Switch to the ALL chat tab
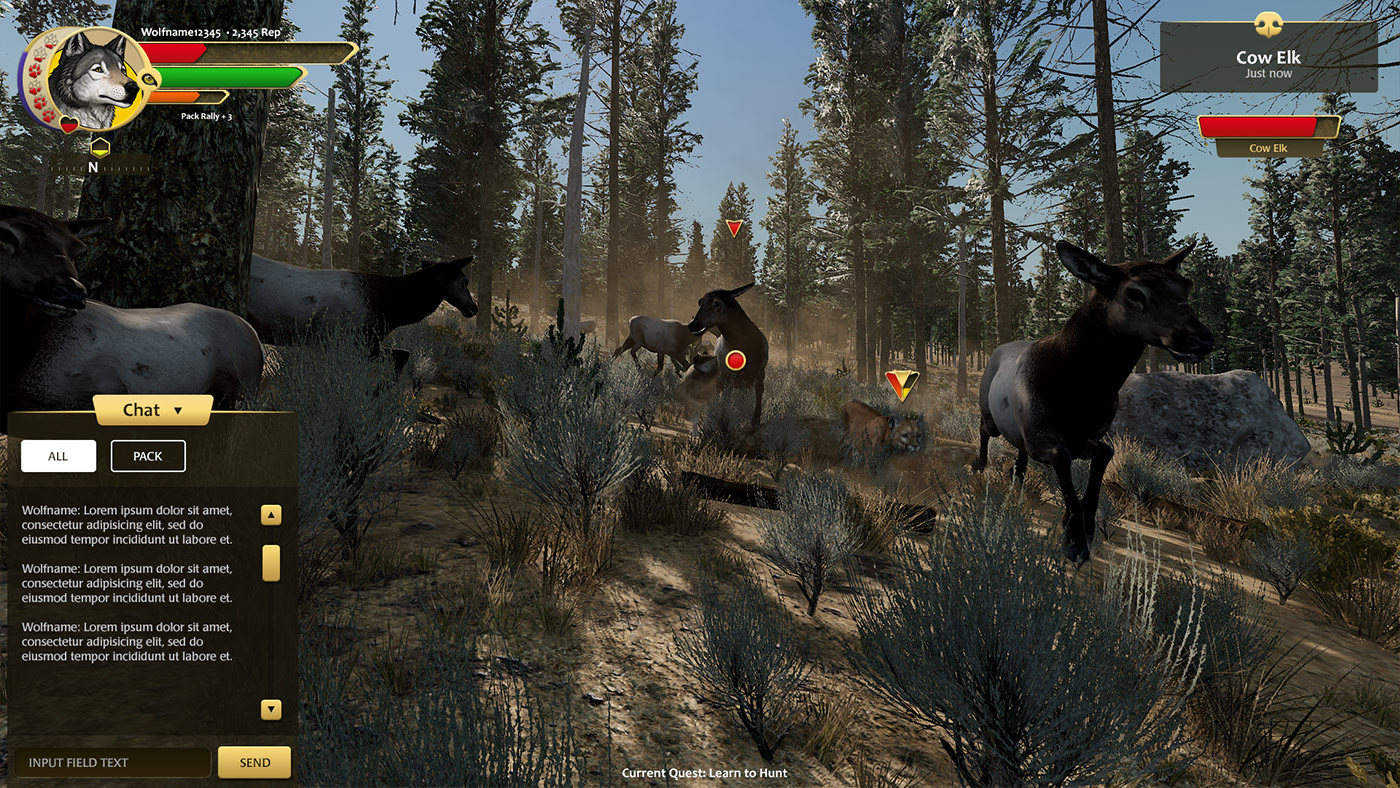This screenshot has height=788, width=1400. click(58, 455)
